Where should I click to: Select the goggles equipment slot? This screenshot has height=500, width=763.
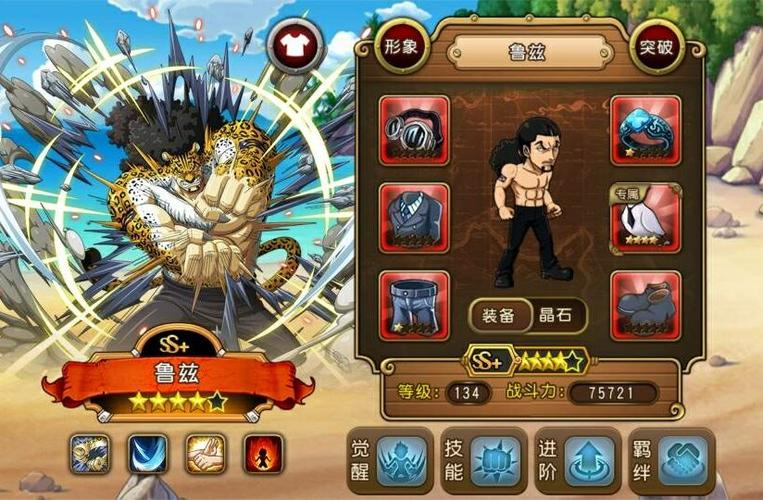(x=413, y=130)
